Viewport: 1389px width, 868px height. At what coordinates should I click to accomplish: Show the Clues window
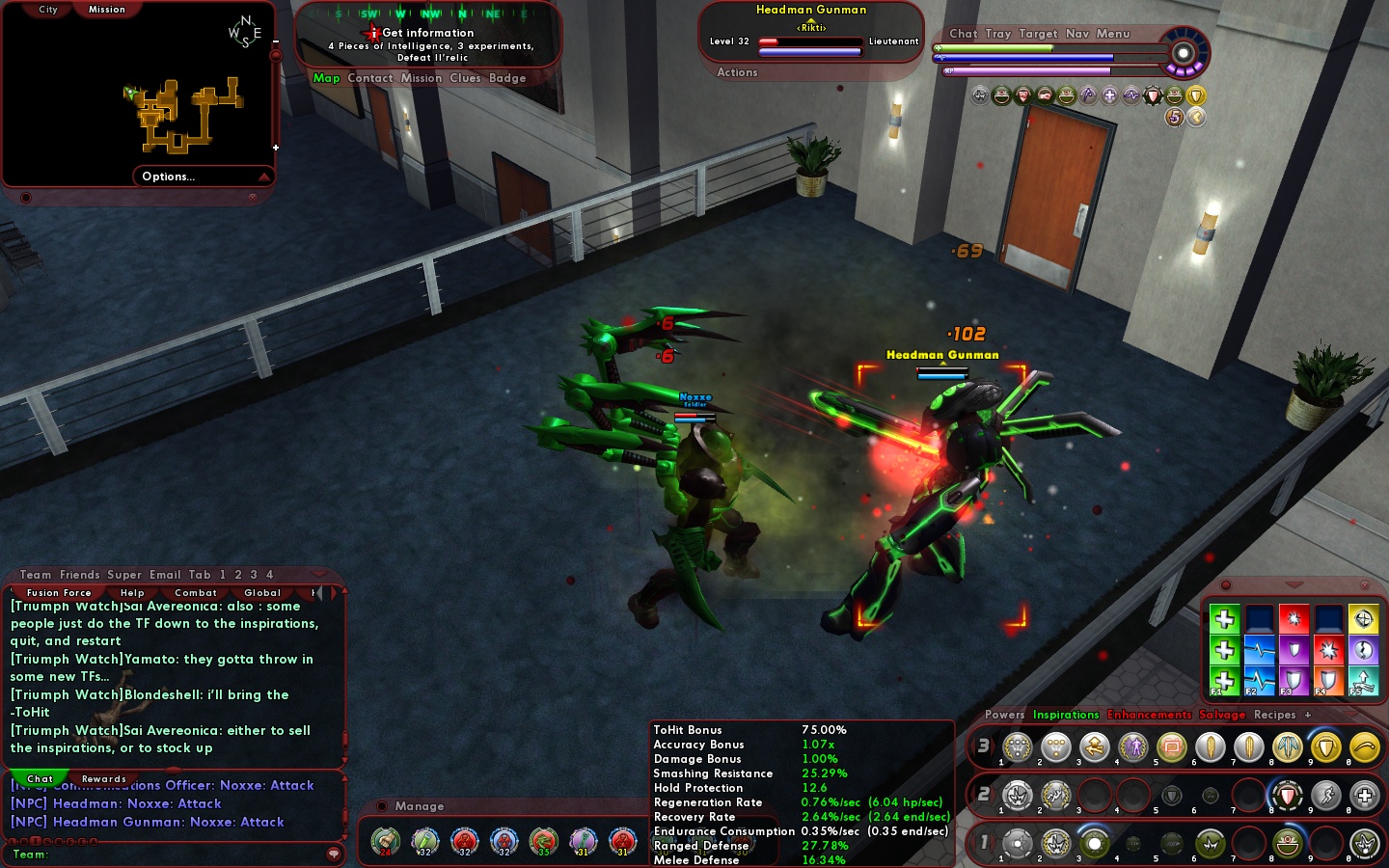465,78
